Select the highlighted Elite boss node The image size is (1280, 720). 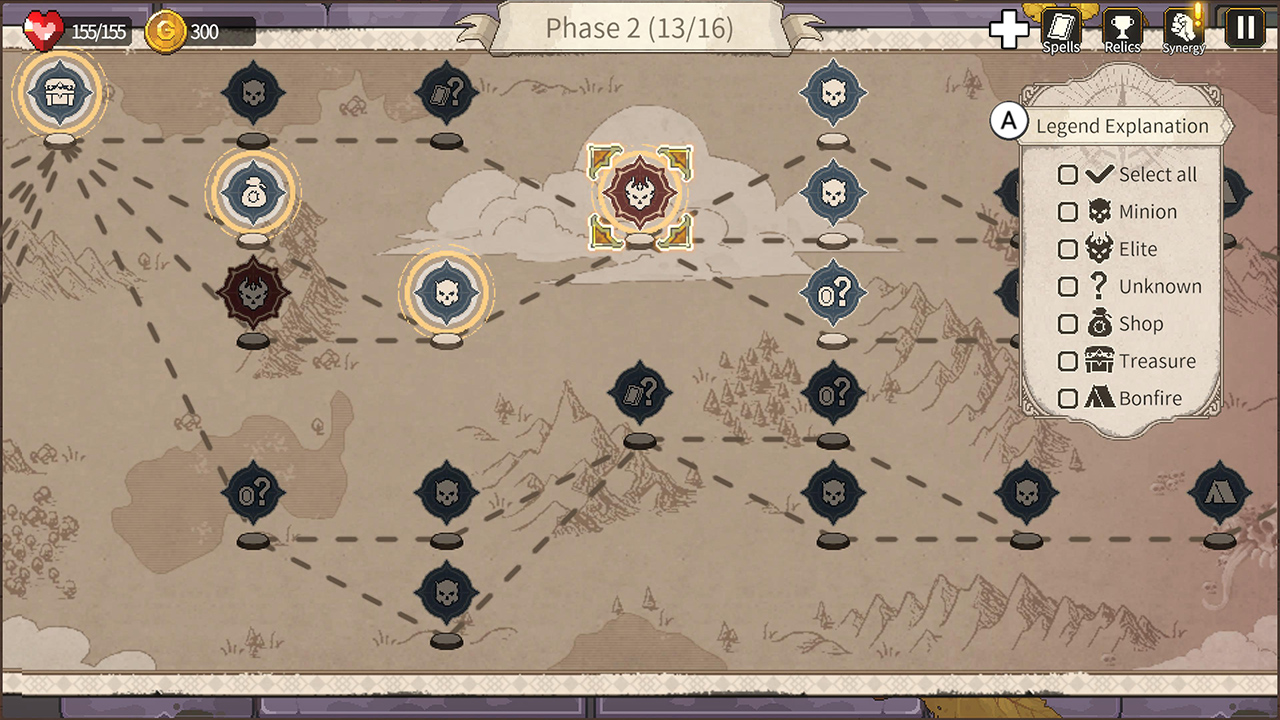tap(640, 195)
